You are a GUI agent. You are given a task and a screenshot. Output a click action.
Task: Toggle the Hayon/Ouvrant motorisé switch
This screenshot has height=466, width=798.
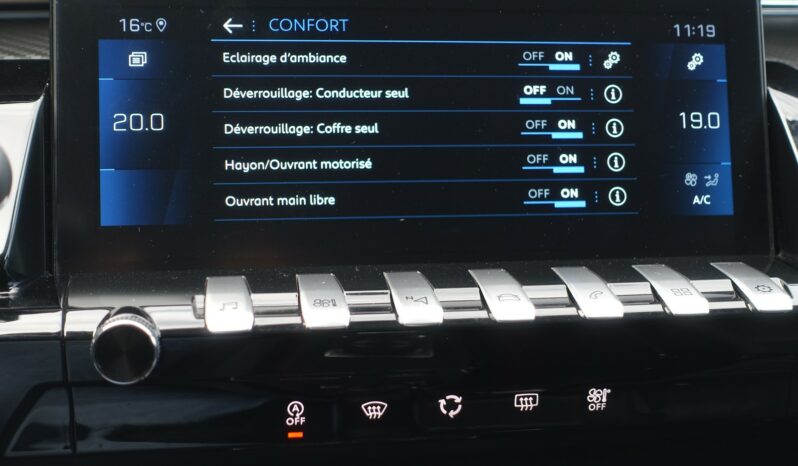coord(553,161)
